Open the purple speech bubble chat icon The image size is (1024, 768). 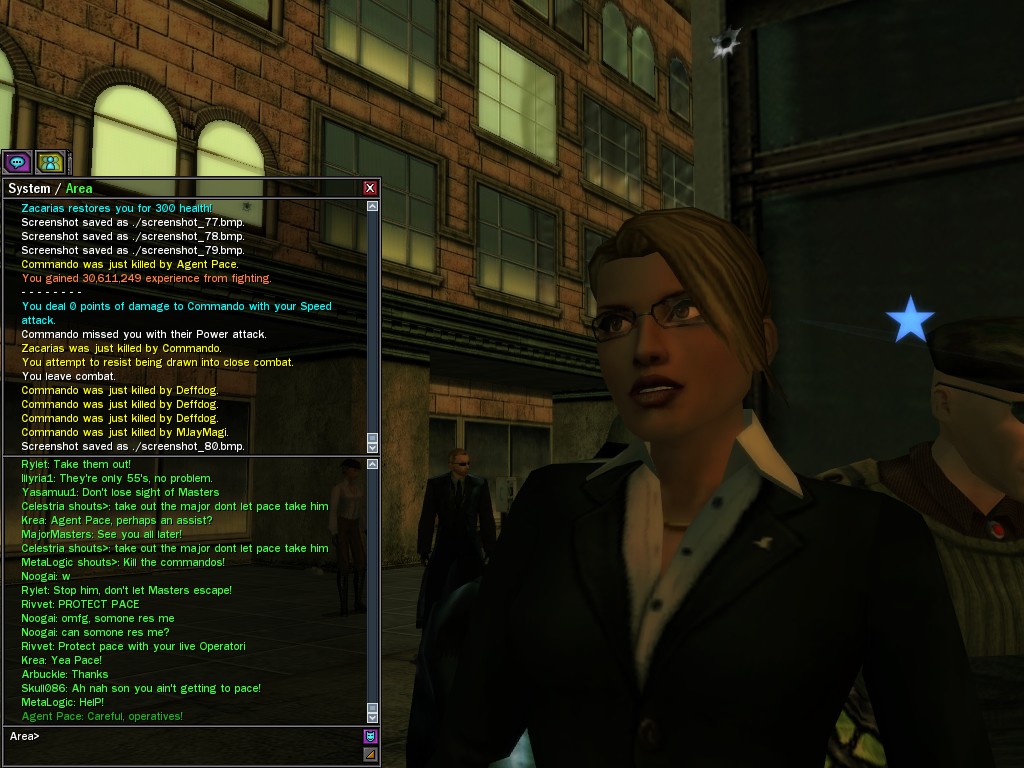(17, 161)
